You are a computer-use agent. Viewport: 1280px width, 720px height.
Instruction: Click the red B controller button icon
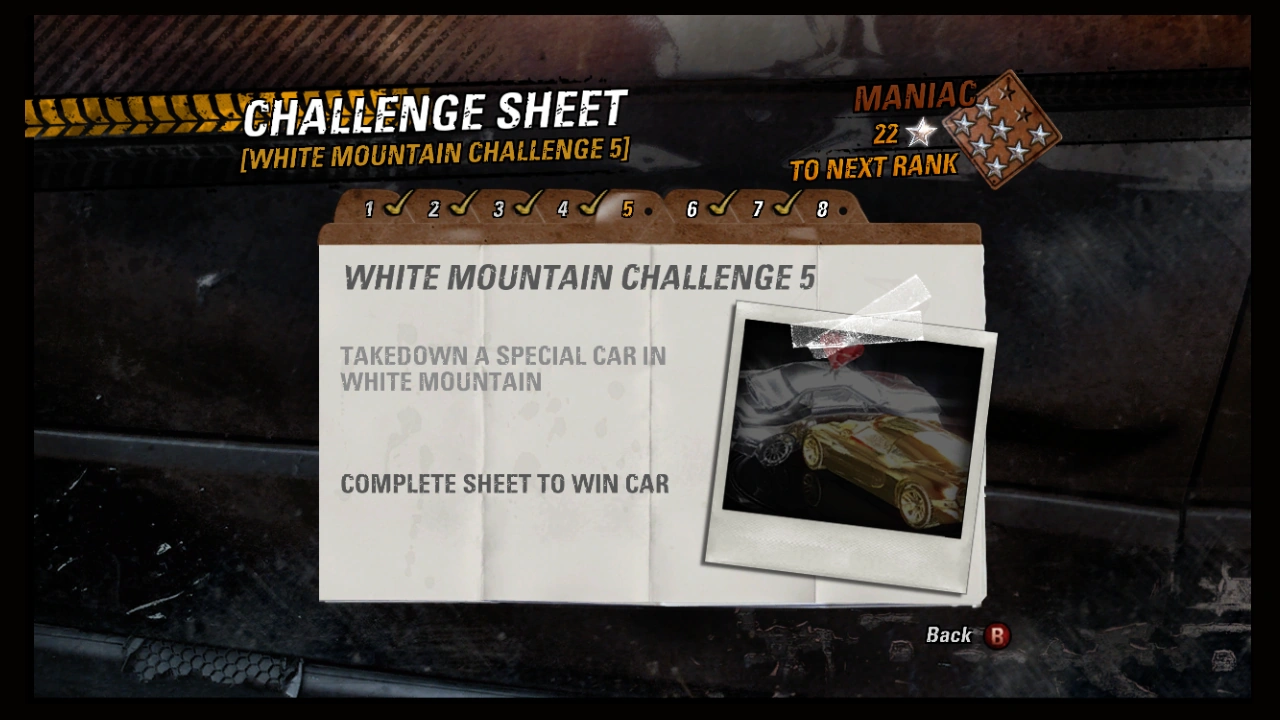pyautogui.click(x=996, y=636)
